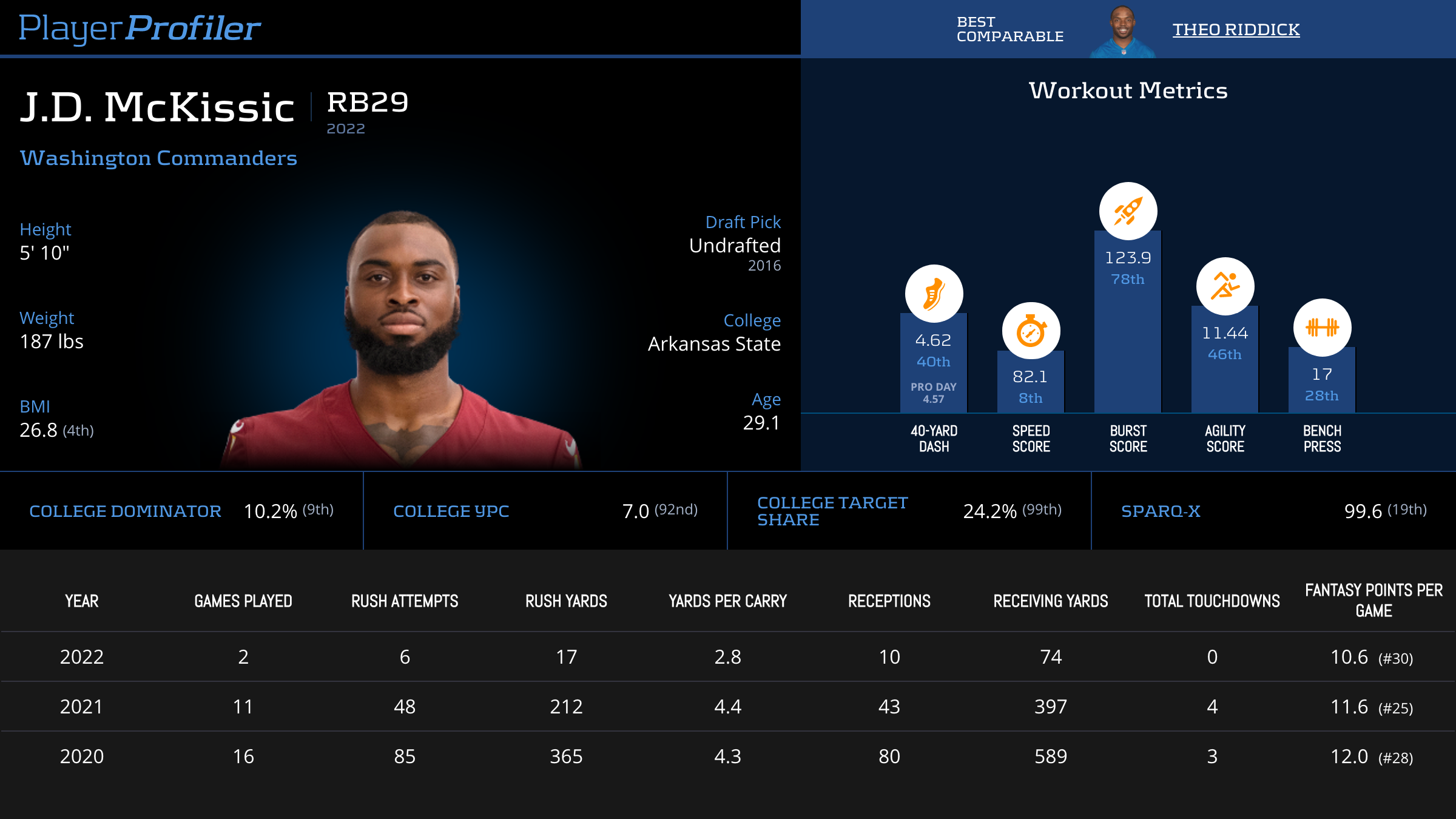The image size is (1456, 819).
Task: Open the Theo Riddick comparable player link
Action: click(x=1236, y=29)
